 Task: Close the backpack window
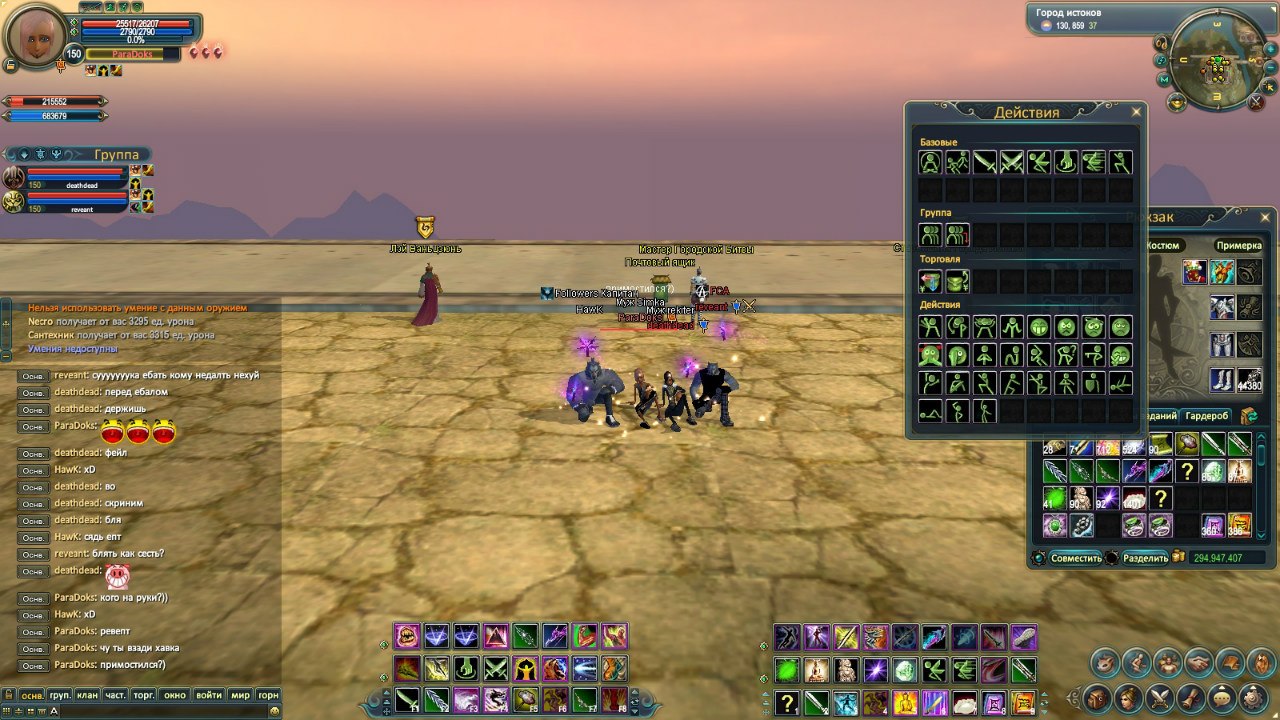click(1265, 216)
